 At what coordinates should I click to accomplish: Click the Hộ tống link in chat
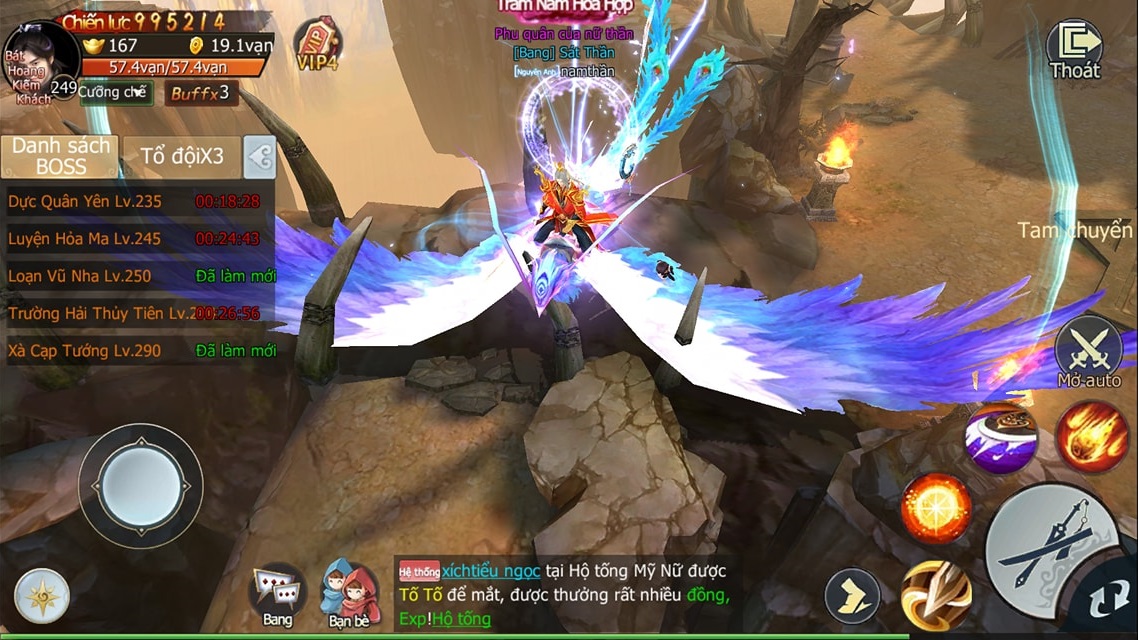[x=462, y=619]
